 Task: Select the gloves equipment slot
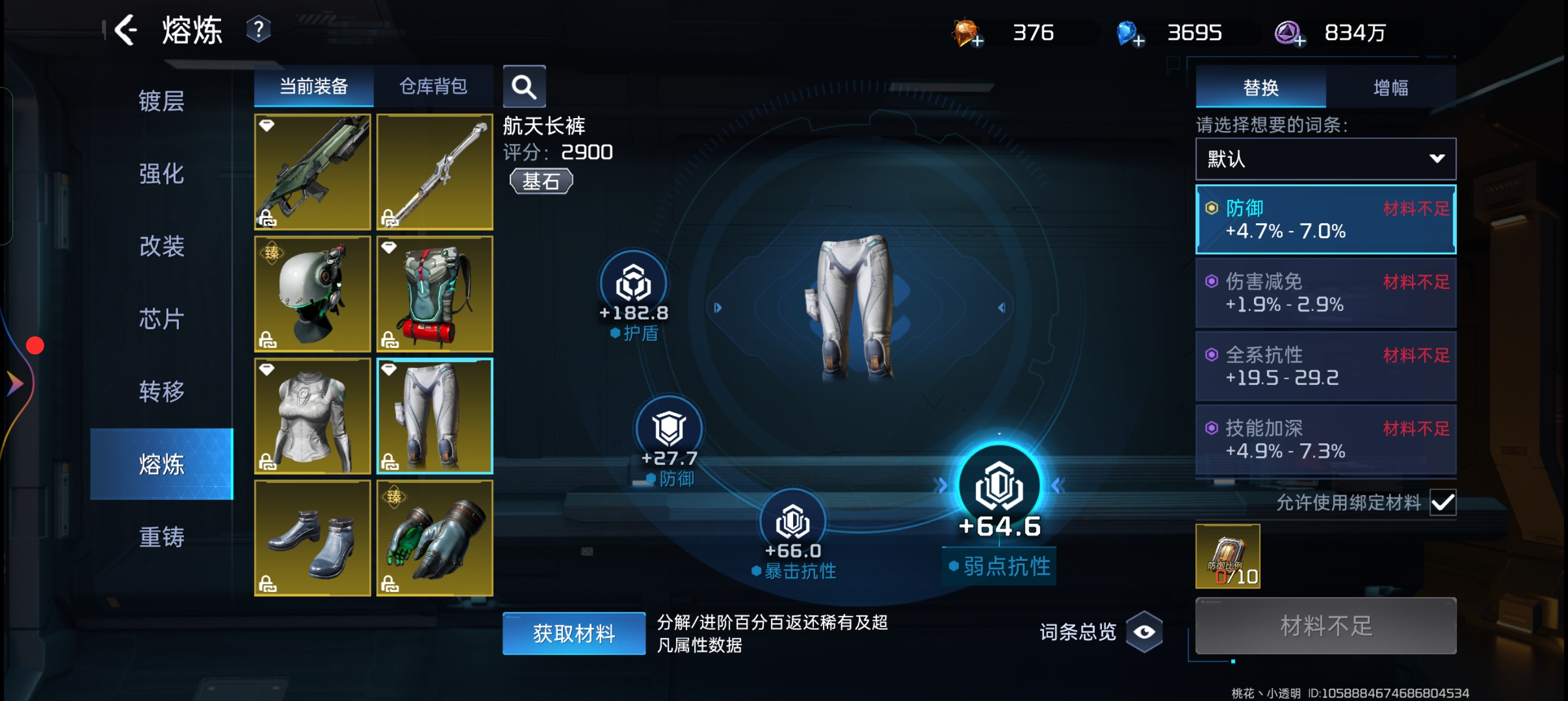[434, 538]
